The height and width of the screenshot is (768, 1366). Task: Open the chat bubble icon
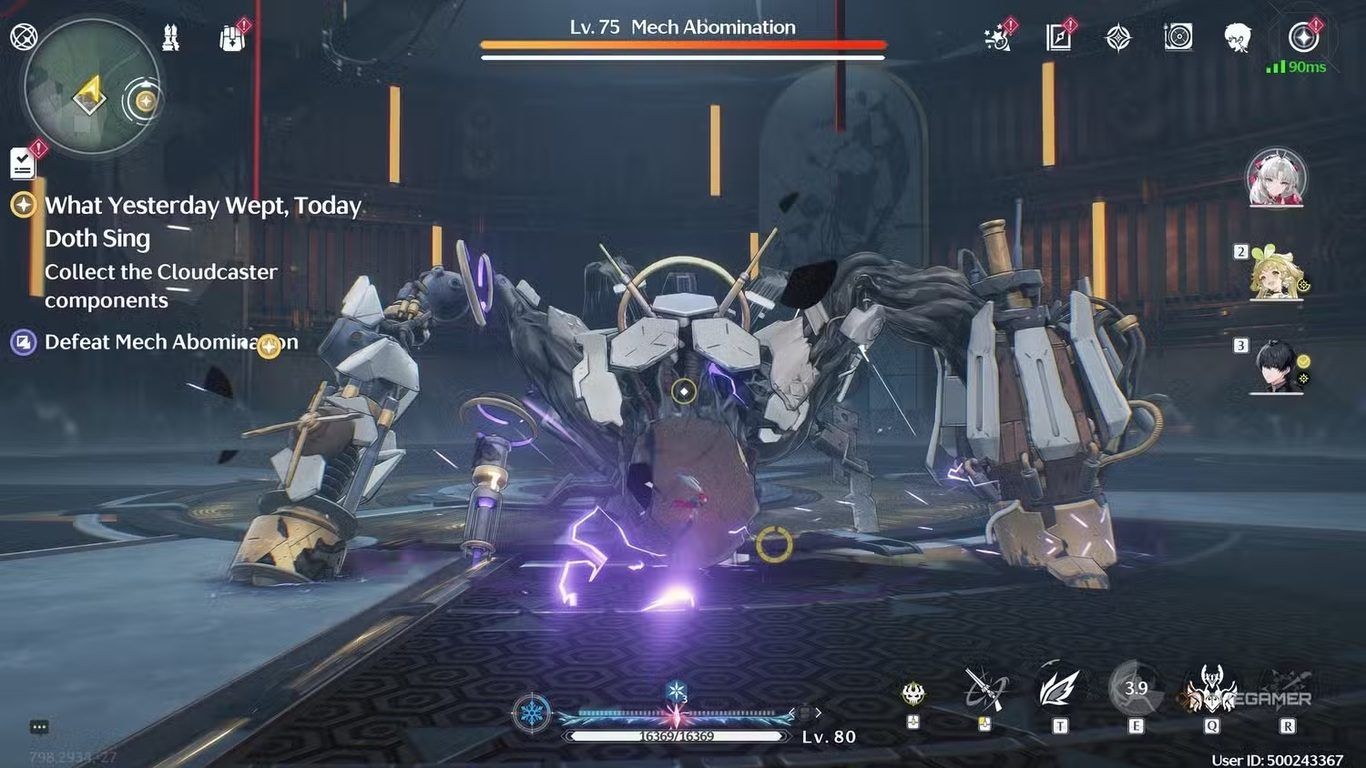pos(39,727)
